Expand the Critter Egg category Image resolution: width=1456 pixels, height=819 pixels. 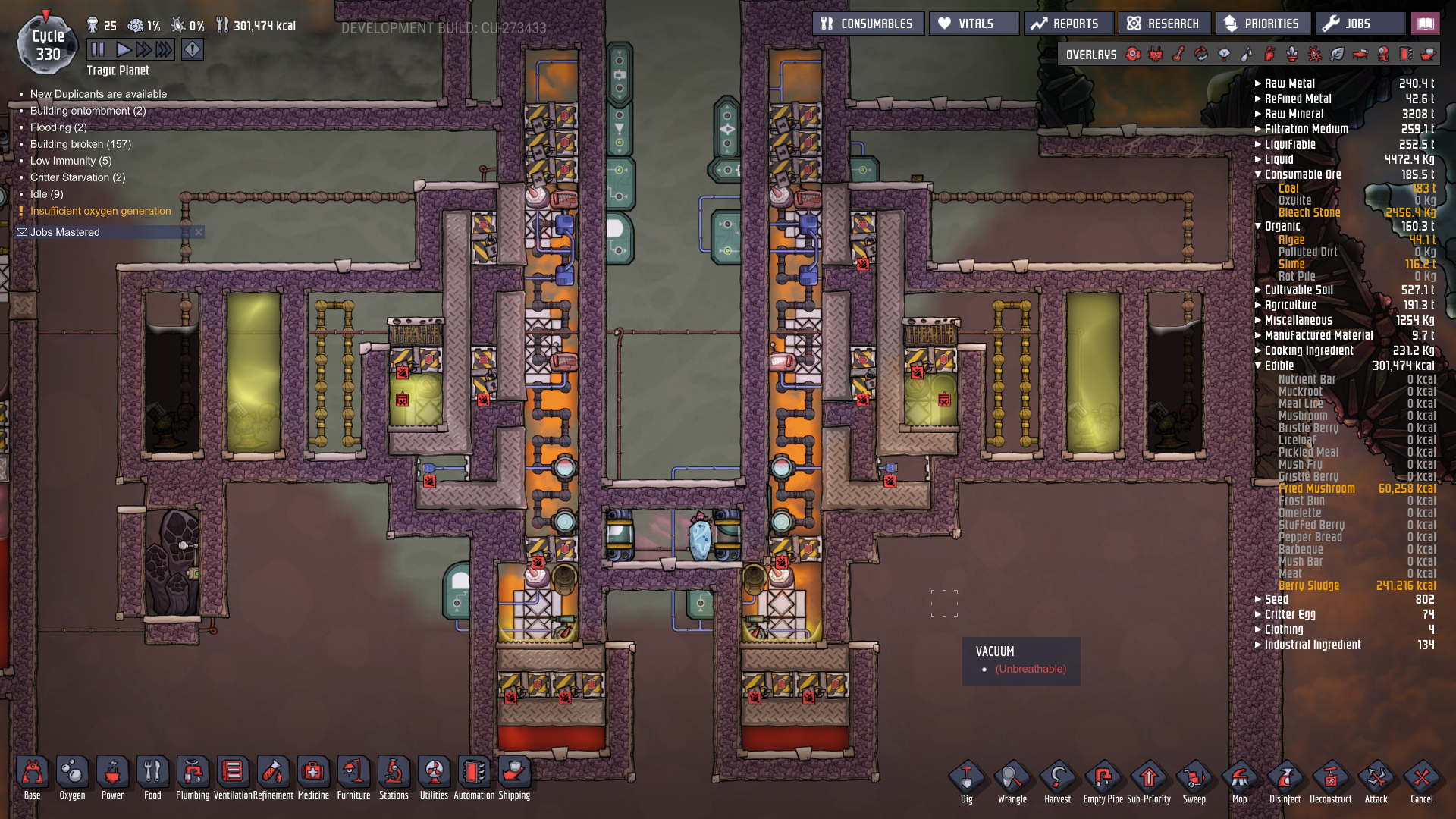coord(1258,614)
